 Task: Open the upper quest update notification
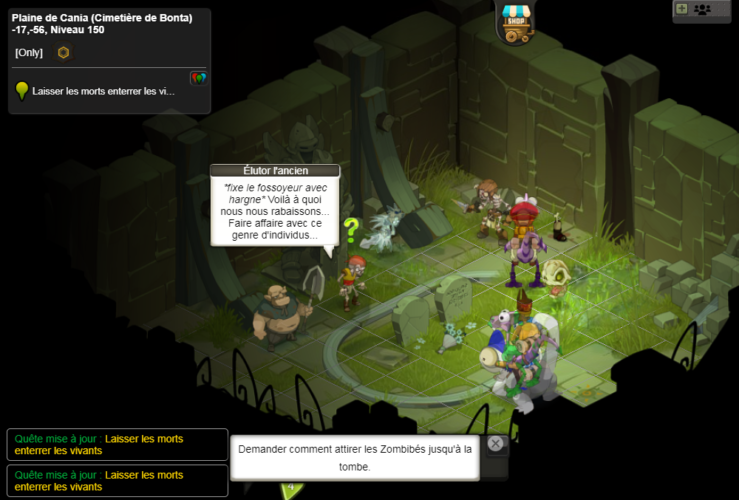click(x=117, y=445)
